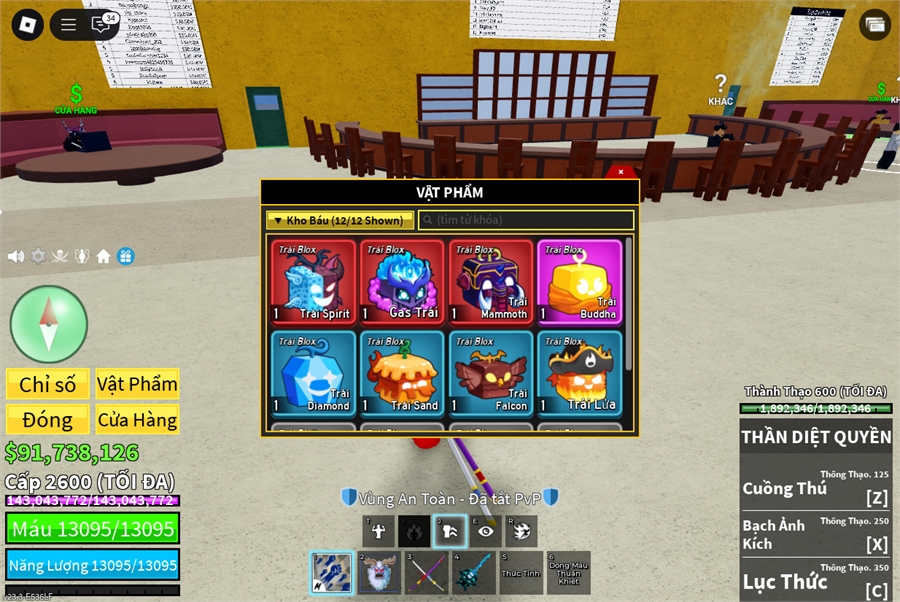Open the Kho Báu filter dropdown
This screenshot has height=602, width=900.
(x=340, y=220)
